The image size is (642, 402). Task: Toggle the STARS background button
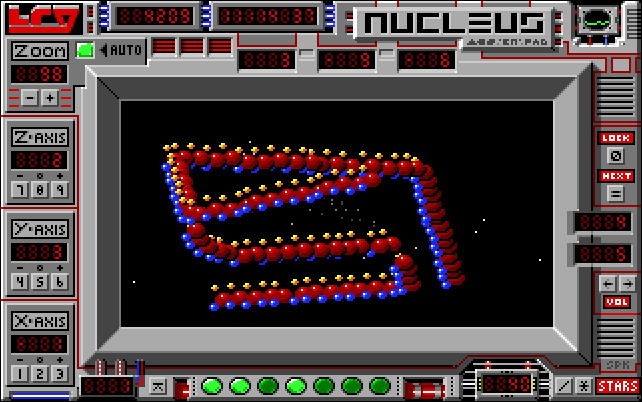coord(618,385)
